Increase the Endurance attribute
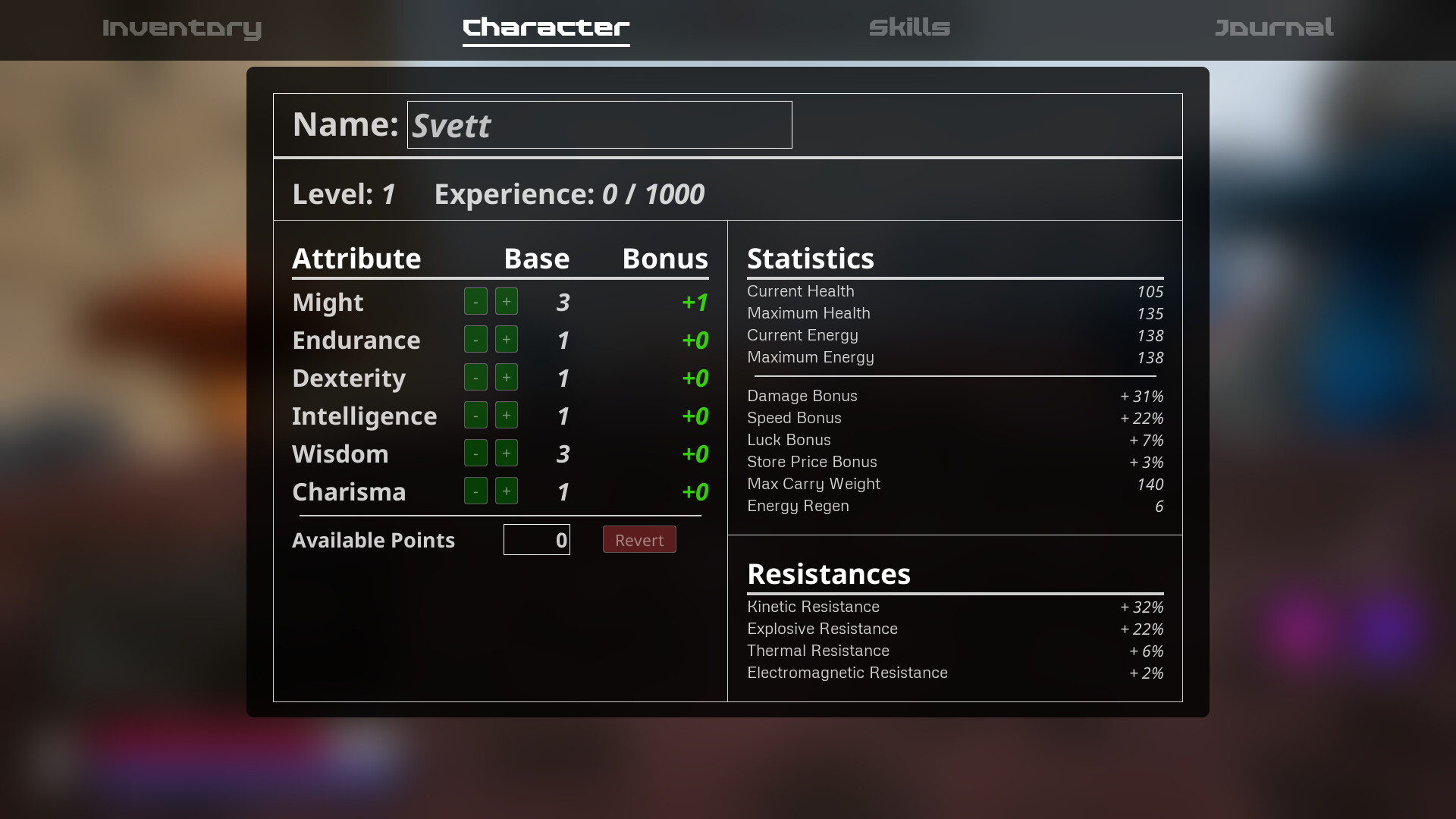Image resolution: width=1456 pixels, height=819 pixels. 506,339
